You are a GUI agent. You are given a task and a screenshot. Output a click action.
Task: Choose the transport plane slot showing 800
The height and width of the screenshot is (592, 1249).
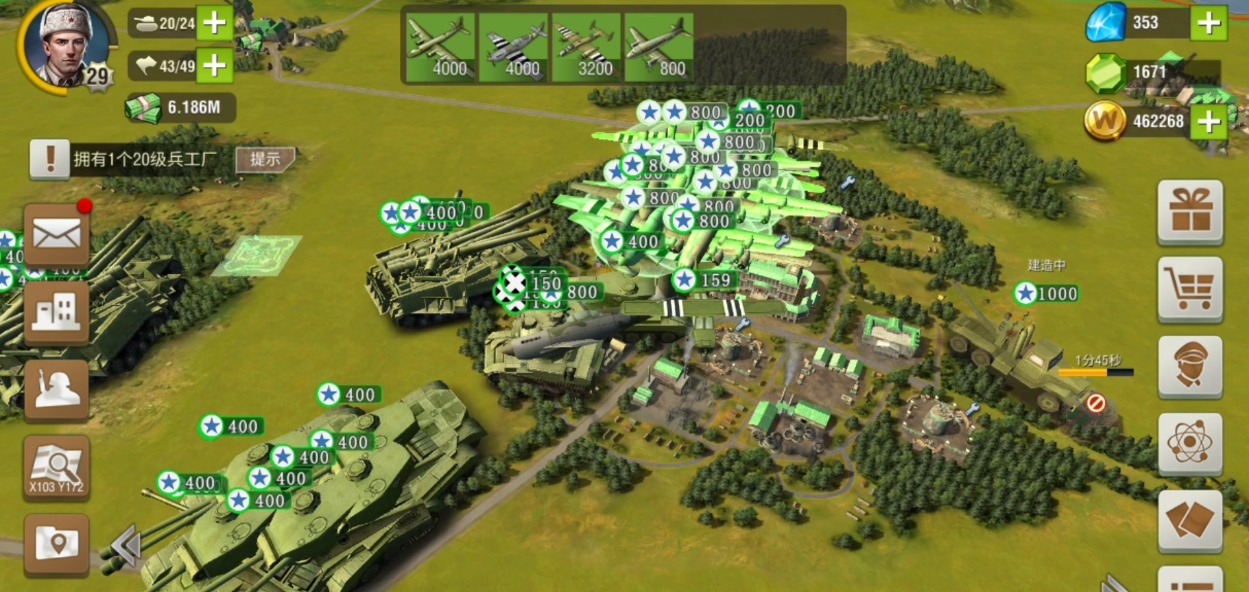click(659, 47)
